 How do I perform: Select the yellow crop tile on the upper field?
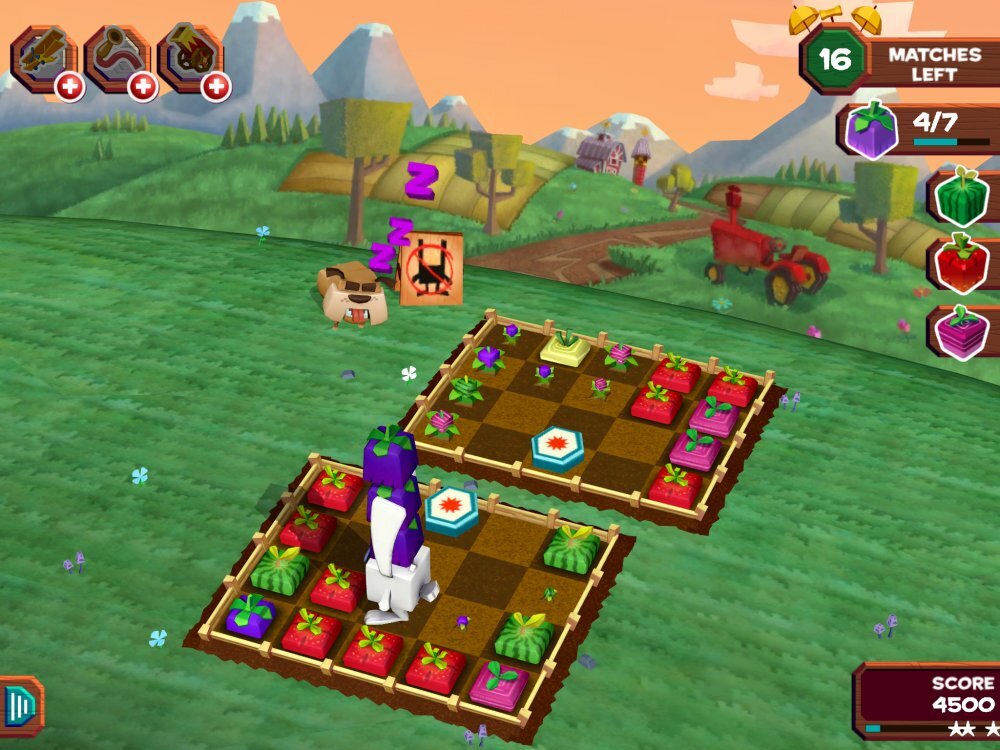coord(566,346)
